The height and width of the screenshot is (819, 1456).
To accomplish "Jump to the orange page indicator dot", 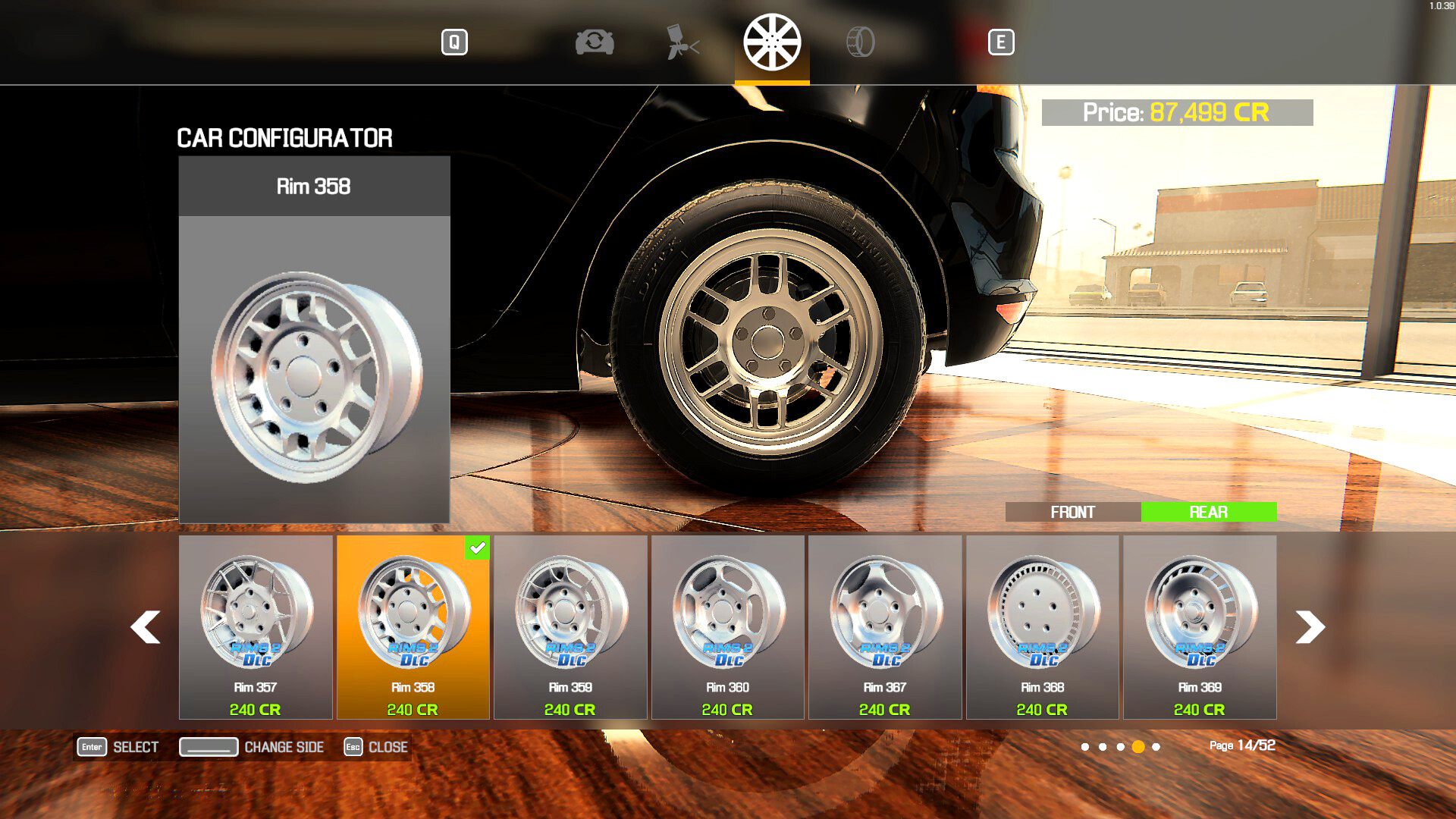I will [x=1138, y=747].
